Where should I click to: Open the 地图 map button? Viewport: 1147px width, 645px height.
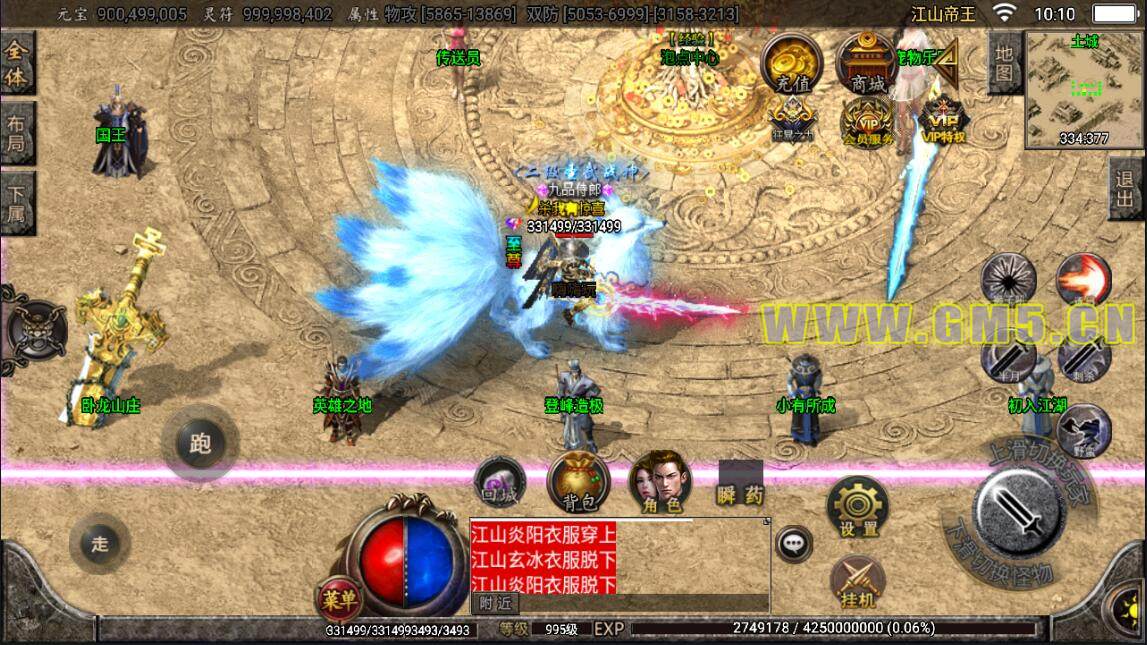pyautogui.click(x=1003, y=62)
